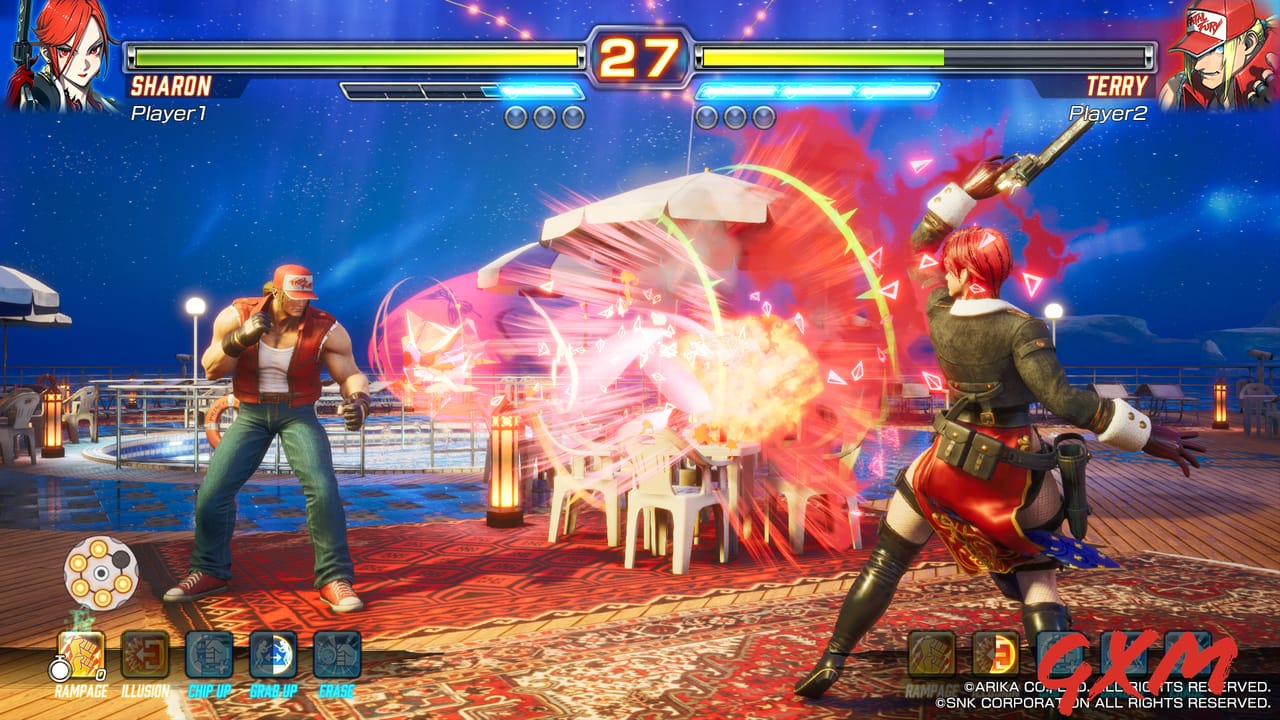Toggle the first super meter pip under Sharon's gauge
The height and width of the screenshot is (720, 1280).
coord(517,117)
